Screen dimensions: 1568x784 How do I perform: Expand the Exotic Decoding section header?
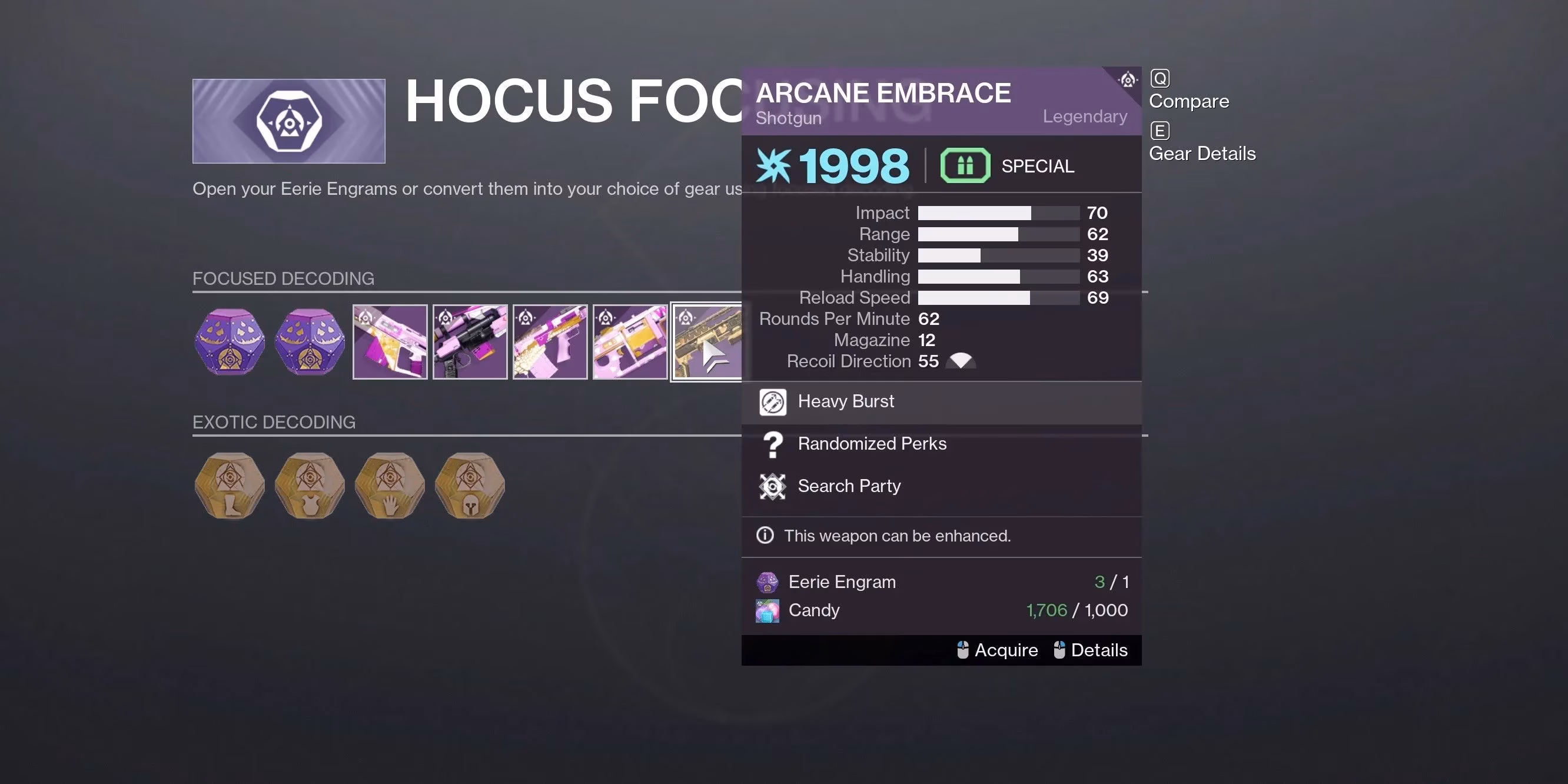(274, 422)
